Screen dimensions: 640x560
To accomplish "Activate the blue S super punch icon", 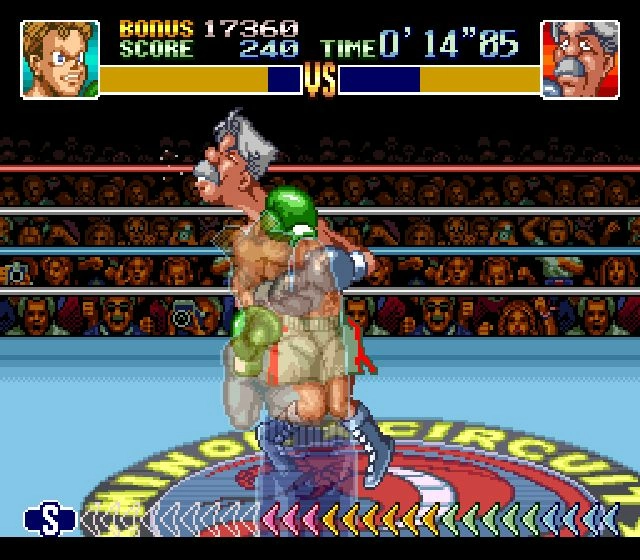I will tap(51, 518).
